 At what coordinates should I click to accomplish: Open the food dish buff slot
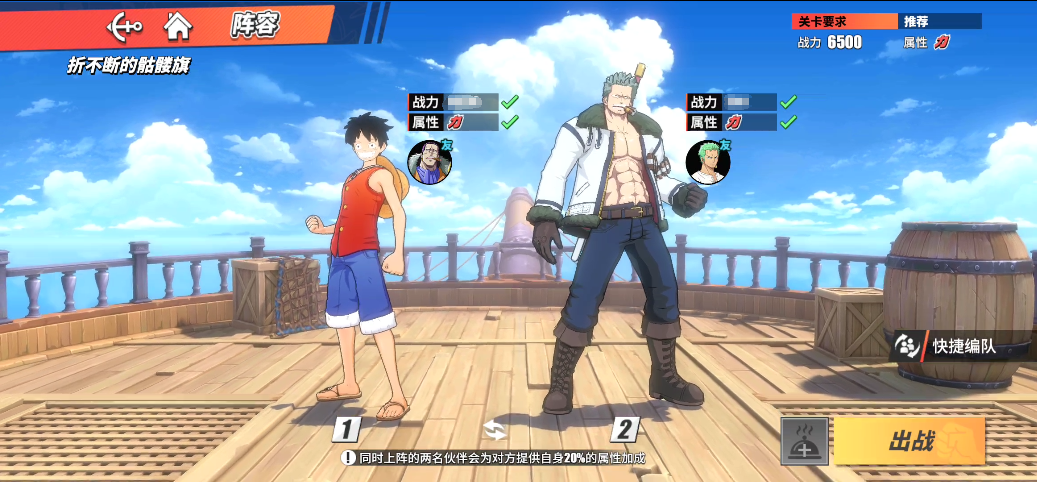click(x=804, y=441)
